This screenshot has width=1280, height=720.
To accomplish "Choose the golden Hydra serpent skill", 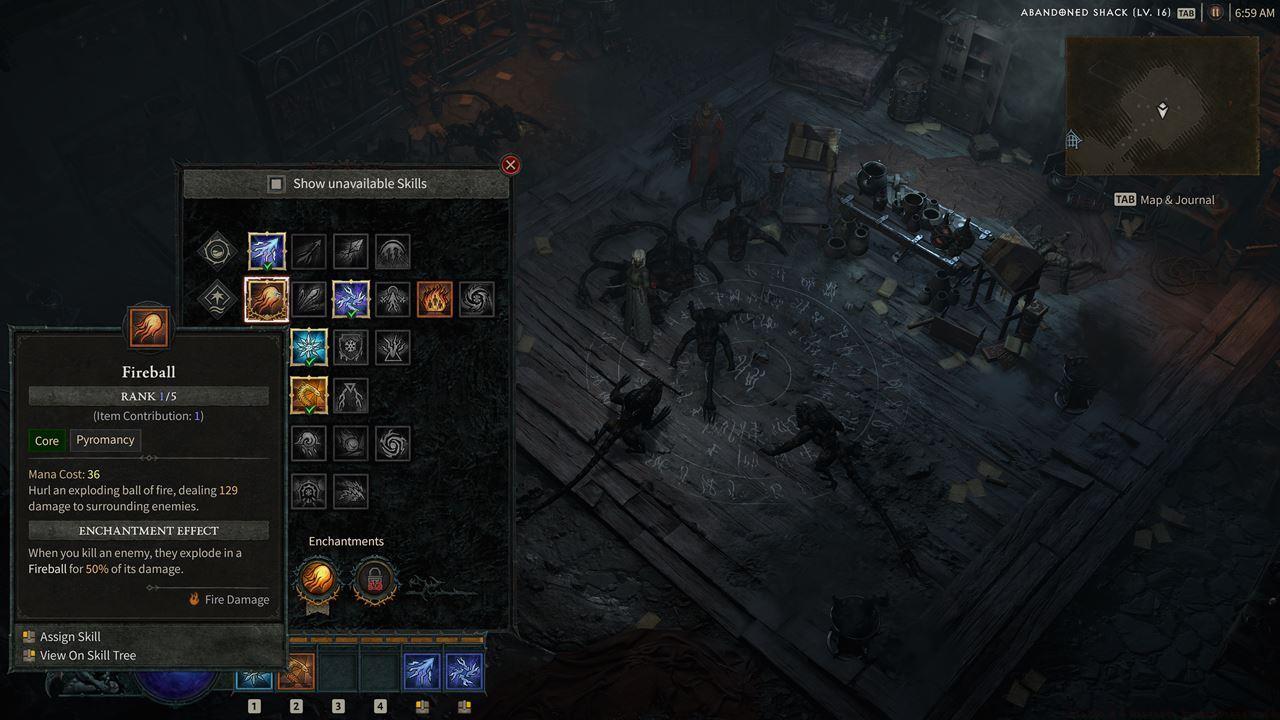I will [x=309, y=395].
